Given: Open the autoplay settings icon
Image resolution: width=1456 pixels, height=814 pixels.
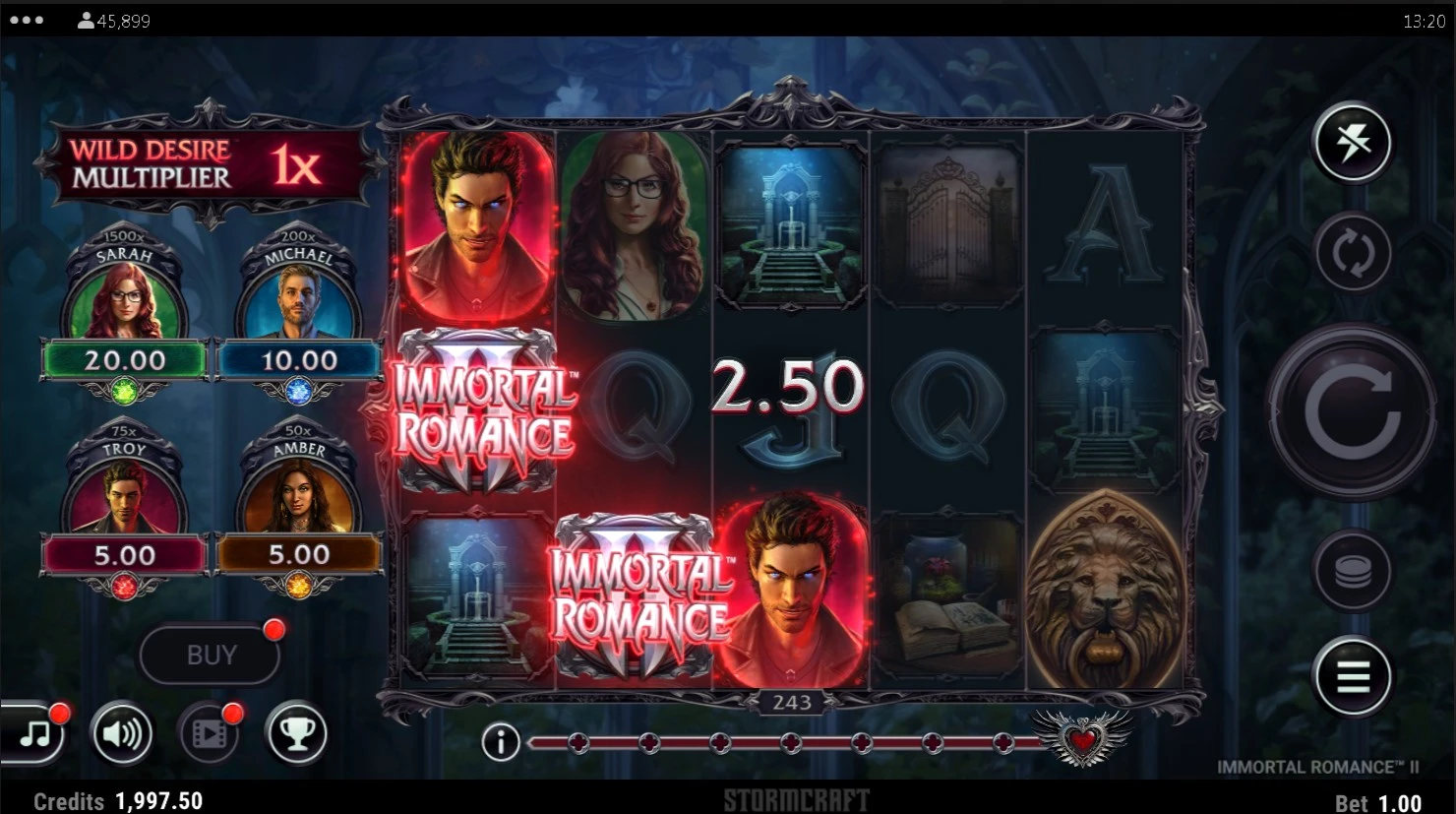Looking at the screenshot, I should (1355, 253).
